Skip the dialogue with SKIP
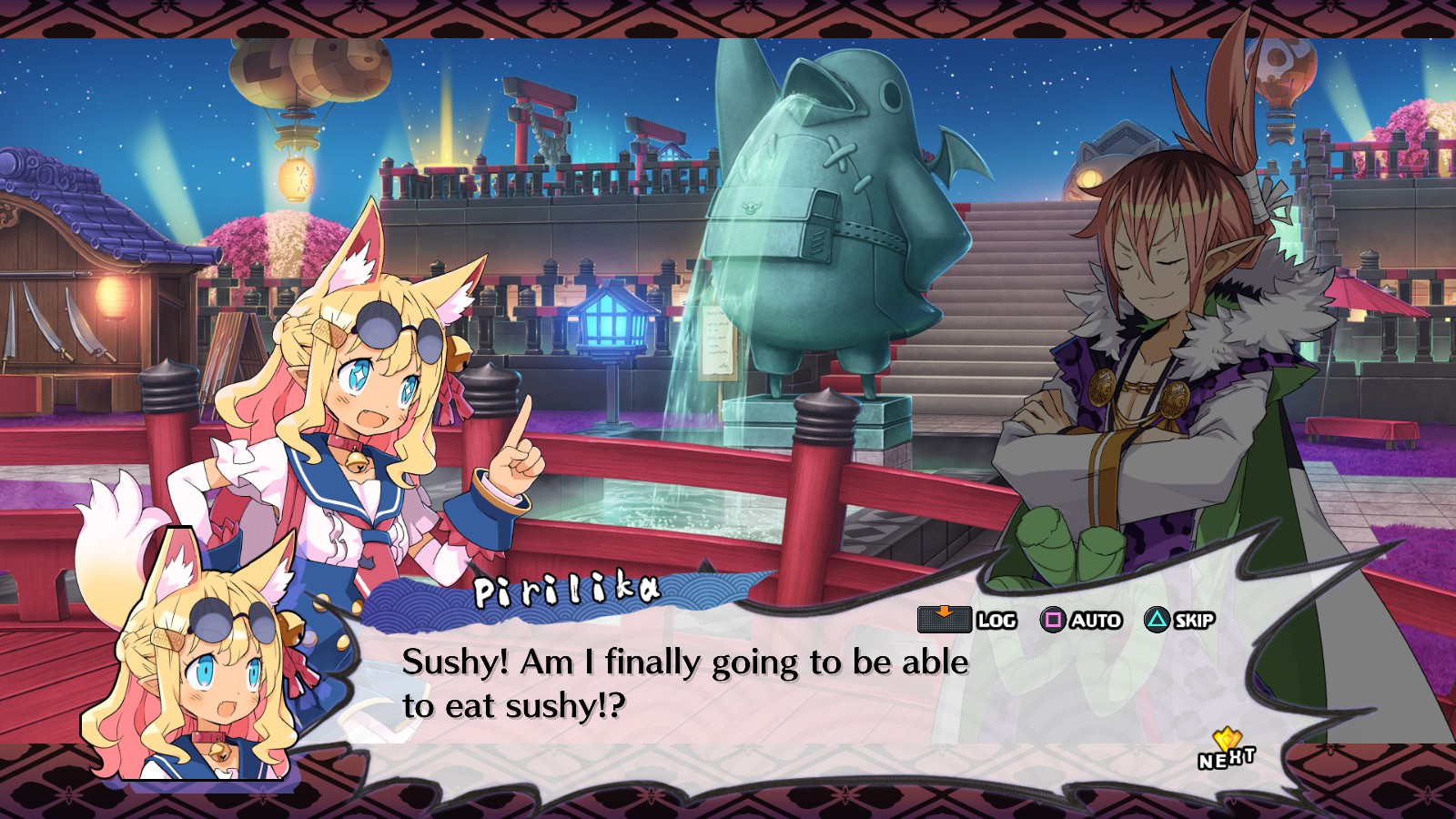Screen dimensions: 1456x819 point(1179,621)
